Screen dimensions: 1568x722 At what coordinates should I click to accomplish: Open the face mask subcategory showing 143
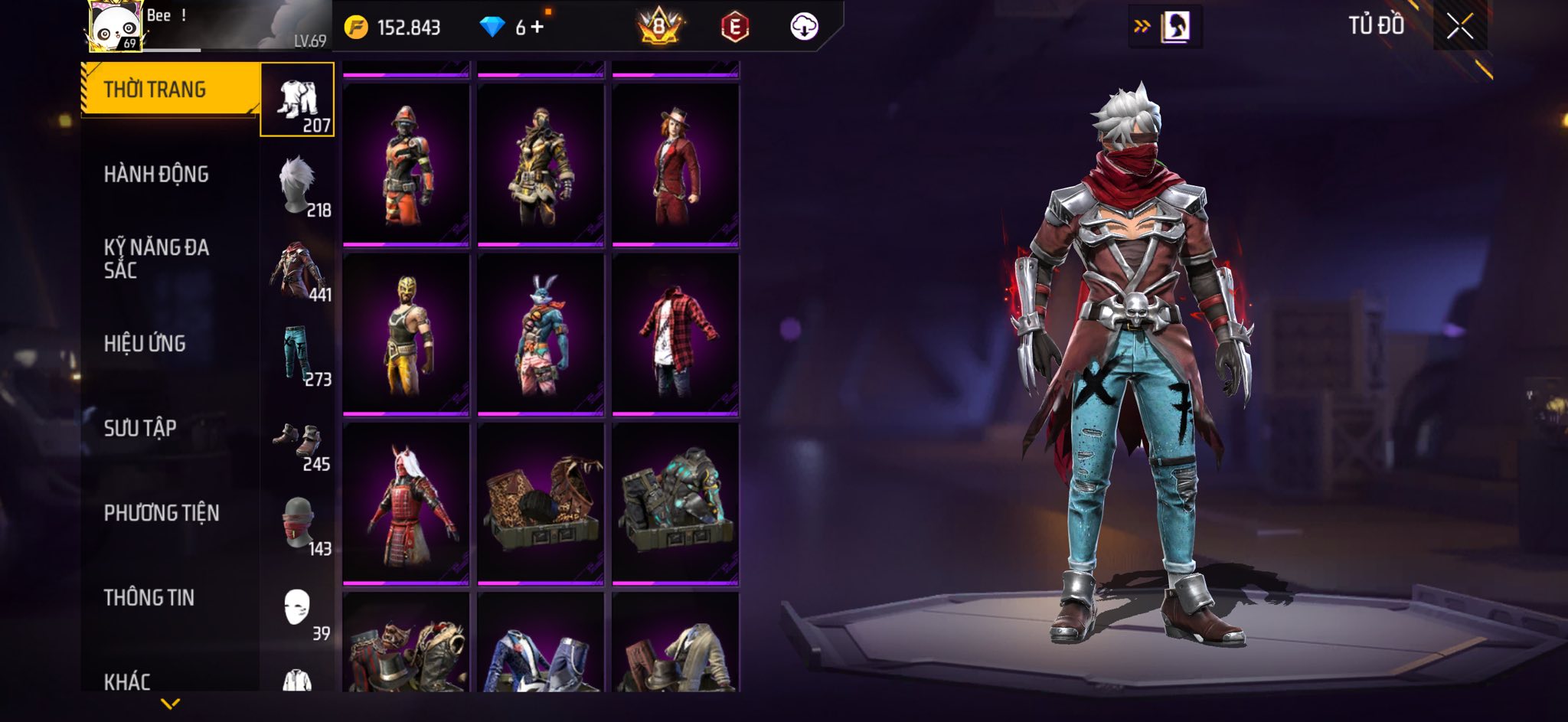[298, 524]
